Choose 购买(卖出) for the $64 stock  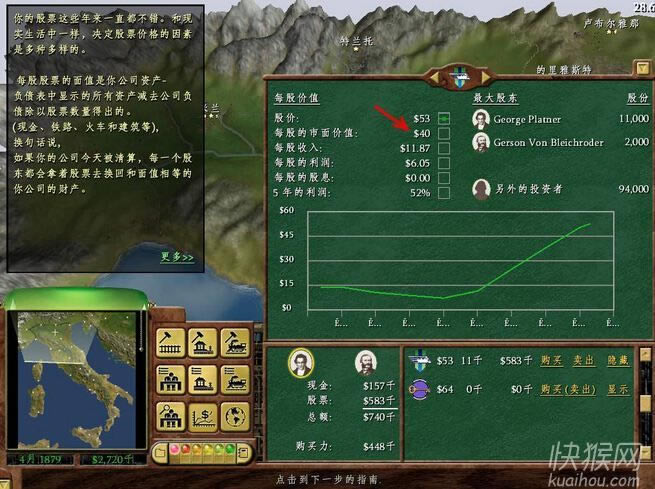567,389
